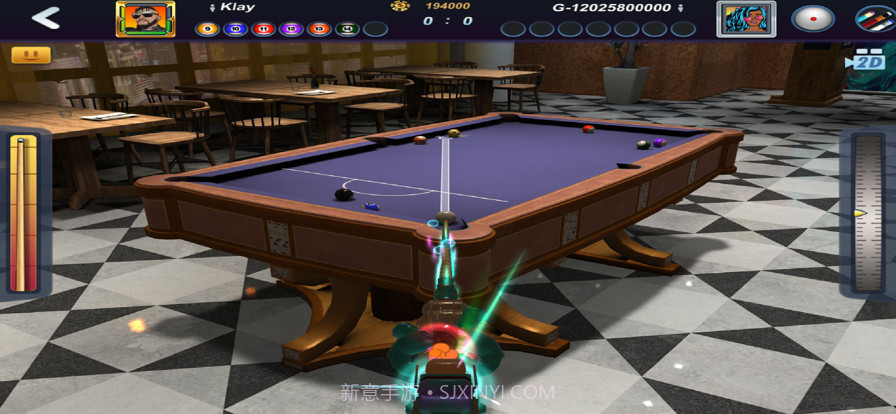896x414 pixels.
Task: Adjust aim on the fine-tuning ruler
Action: tap(867, 213)
